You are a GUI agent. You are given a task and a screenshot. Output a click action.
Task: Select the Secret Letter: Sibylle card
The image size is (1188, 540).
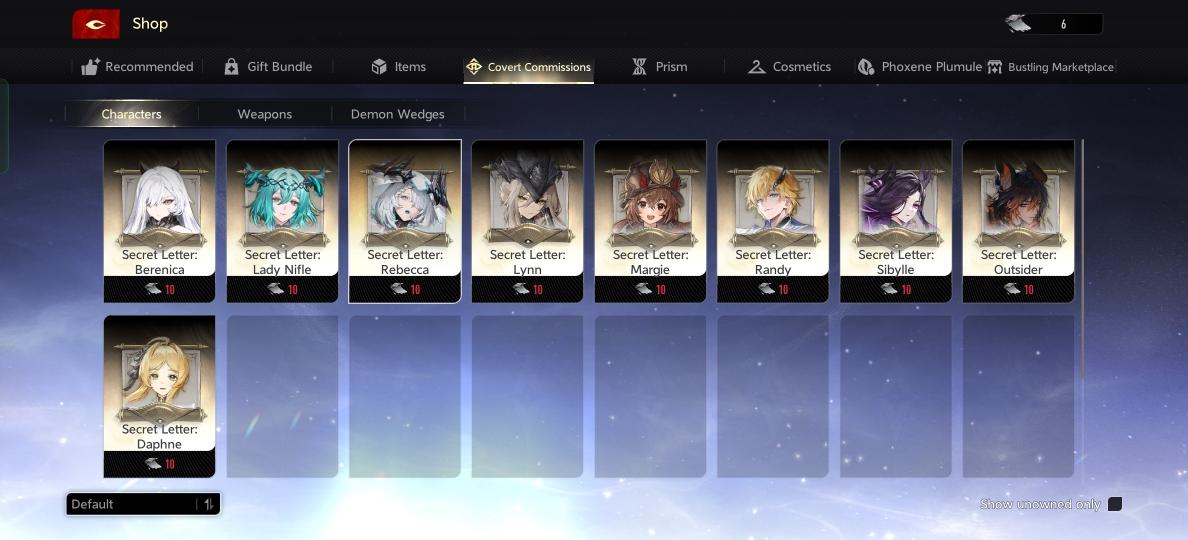tap(895, 220)
